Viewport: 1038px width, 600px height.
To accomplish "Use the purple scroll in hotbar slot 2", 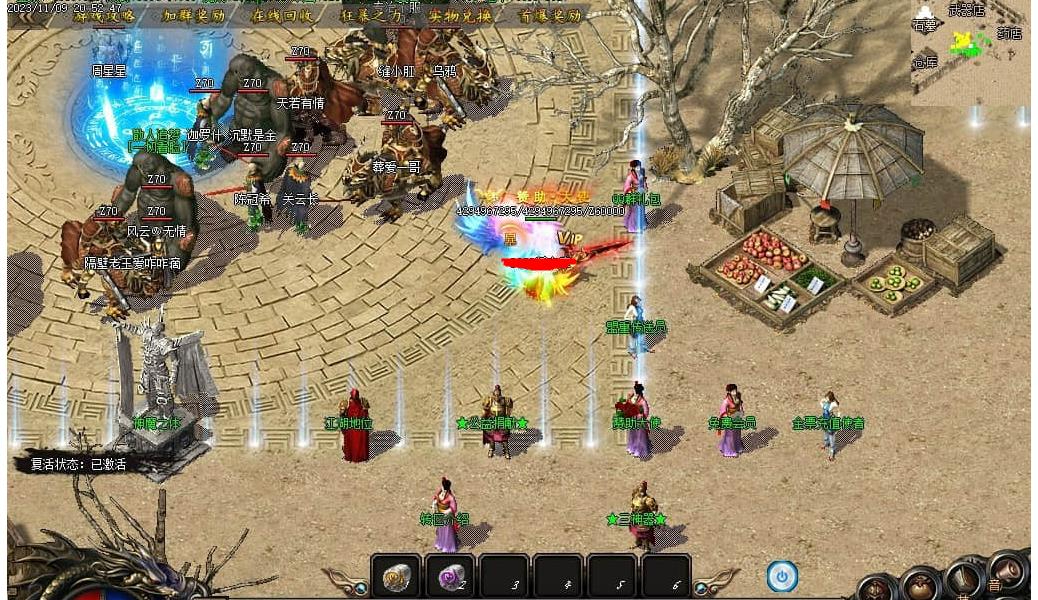I will pyautogui.click(x=449, y=577).
